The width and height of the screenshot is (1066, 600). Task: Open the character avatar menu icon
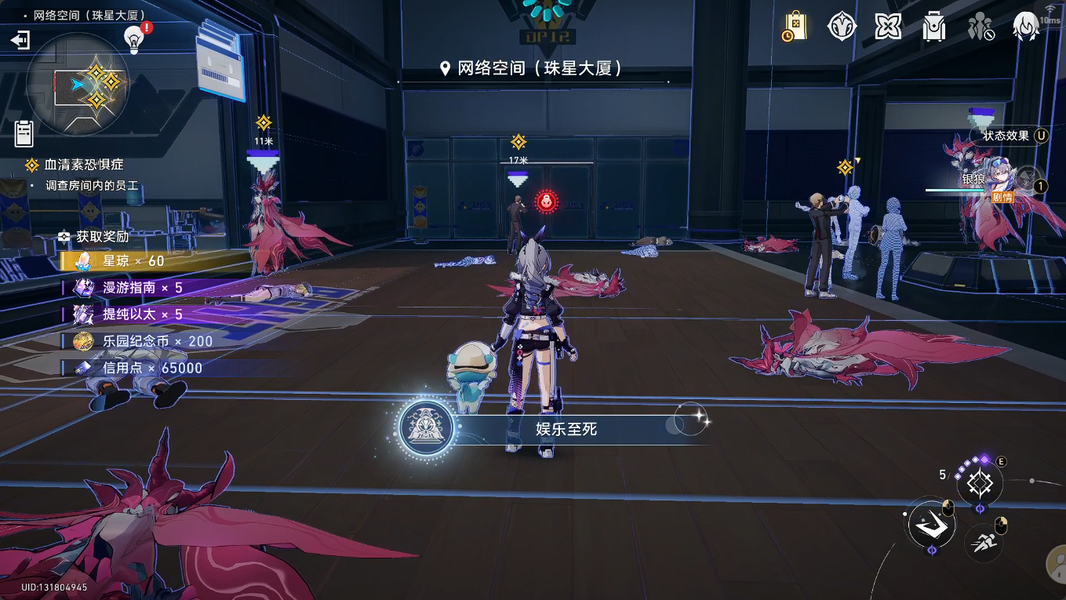[x=1026, y=27]
